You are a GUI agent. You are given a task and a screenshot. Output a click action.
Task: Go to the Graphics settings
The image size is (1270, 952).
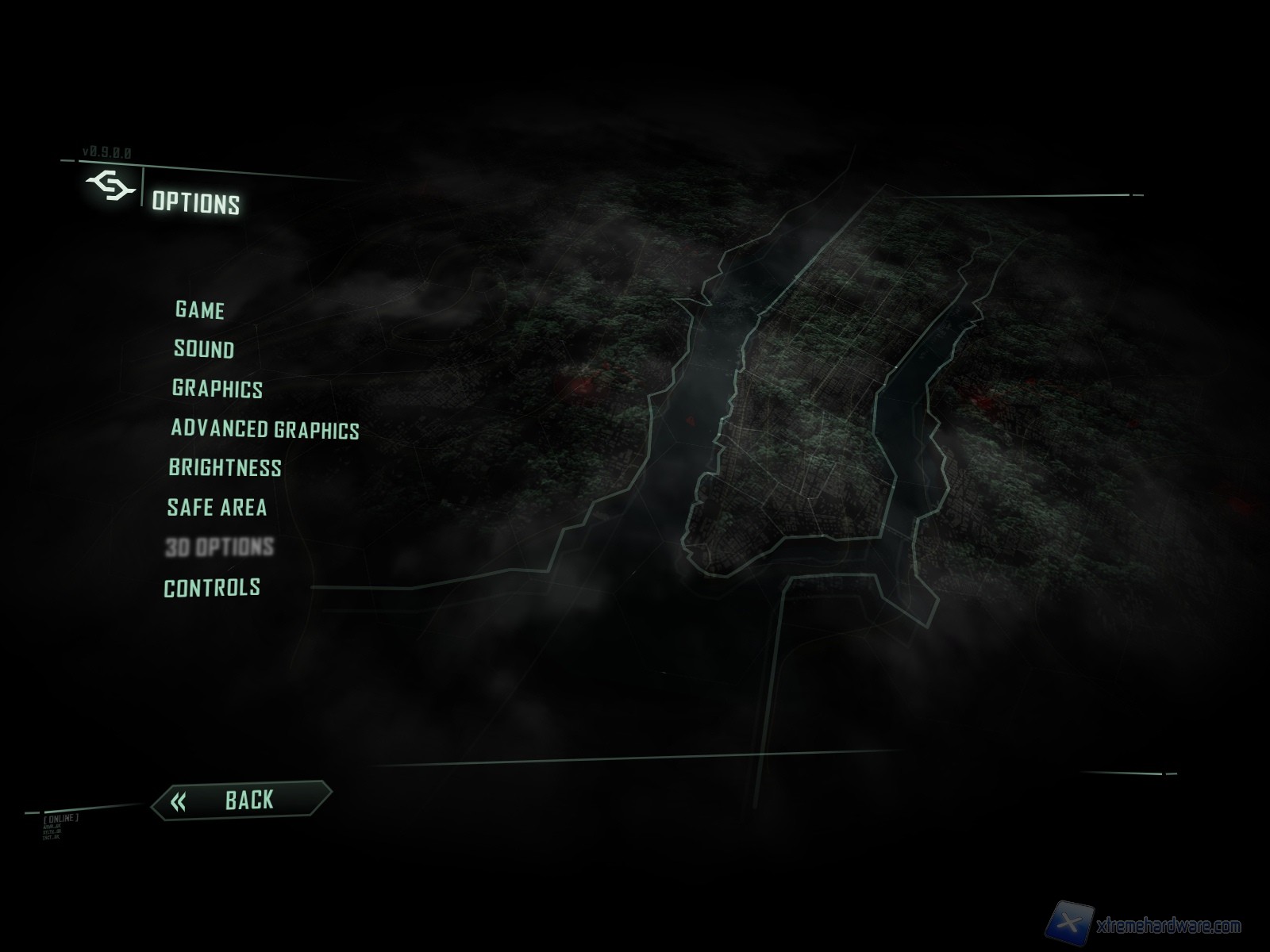tap(217, 389)
